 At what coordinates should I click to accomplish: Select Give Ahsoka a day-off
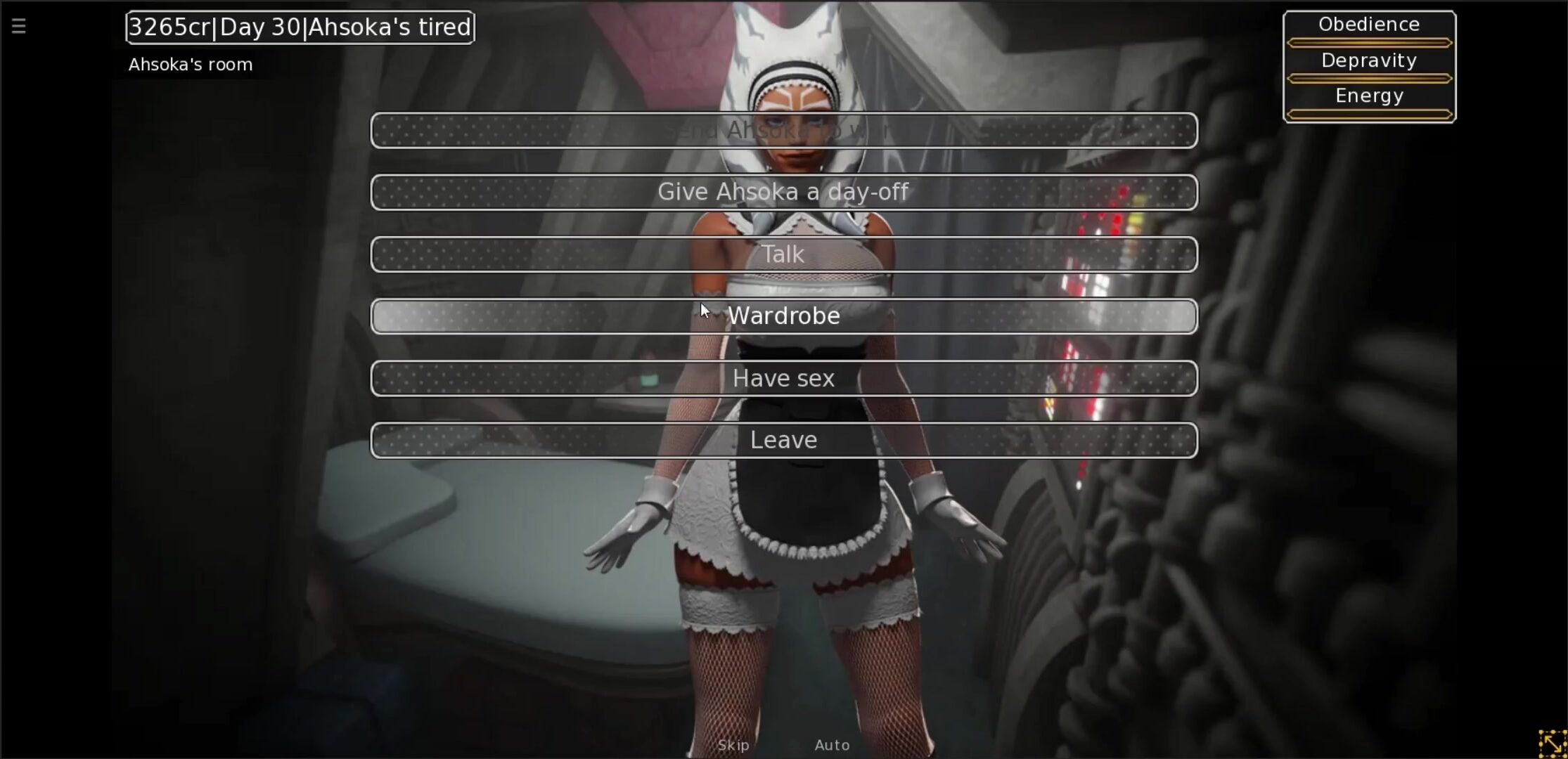(783, 193)
